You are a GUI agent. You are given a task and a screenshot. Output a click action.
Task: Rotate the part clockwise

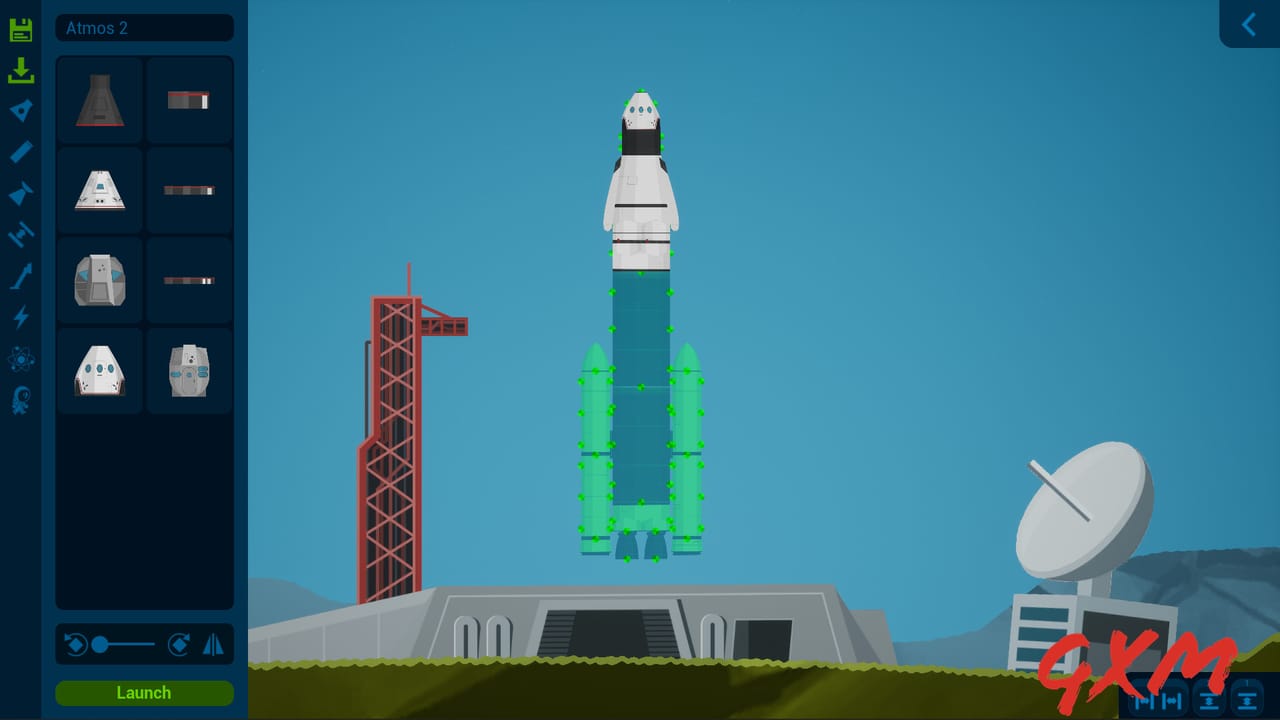[x=178, y=644]
